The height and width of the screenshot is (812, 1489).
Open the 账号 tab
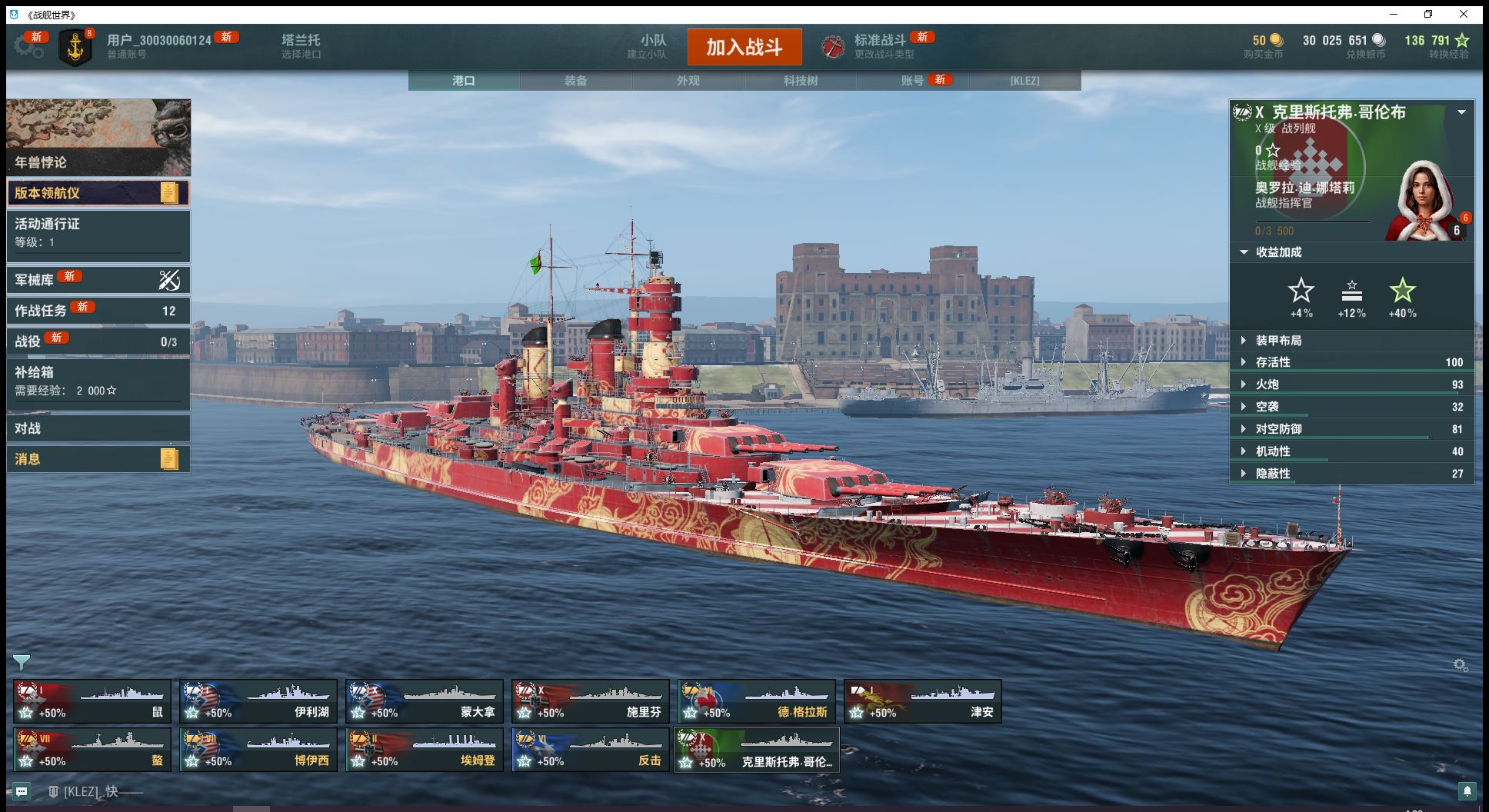[913, 81]
